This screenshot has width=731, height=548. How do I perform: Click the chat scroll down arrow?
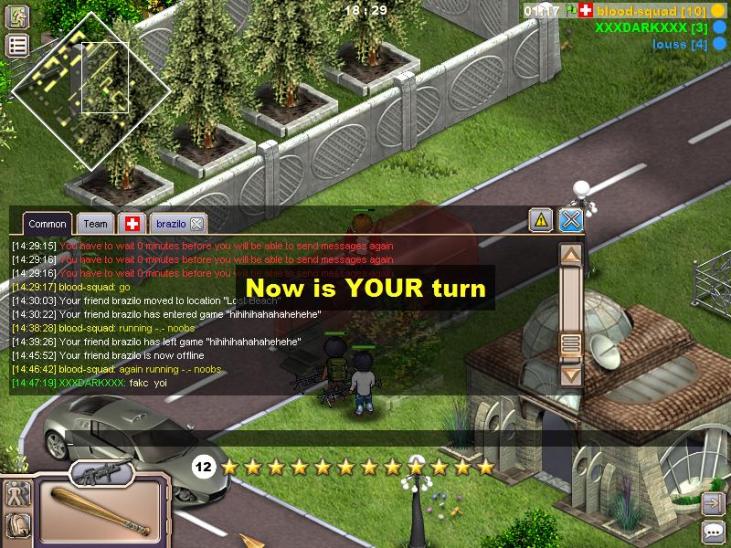click(x=571, y=376)
